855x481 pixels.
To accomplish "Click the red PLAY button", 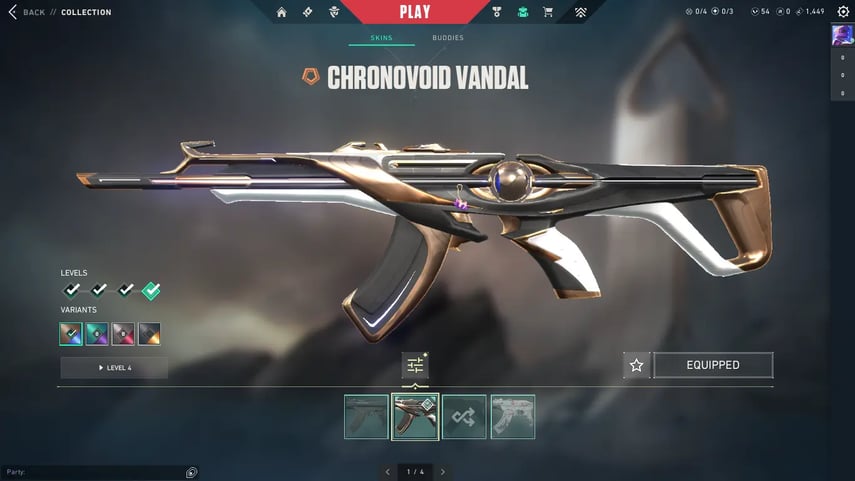I will click(x=414, y=12).
